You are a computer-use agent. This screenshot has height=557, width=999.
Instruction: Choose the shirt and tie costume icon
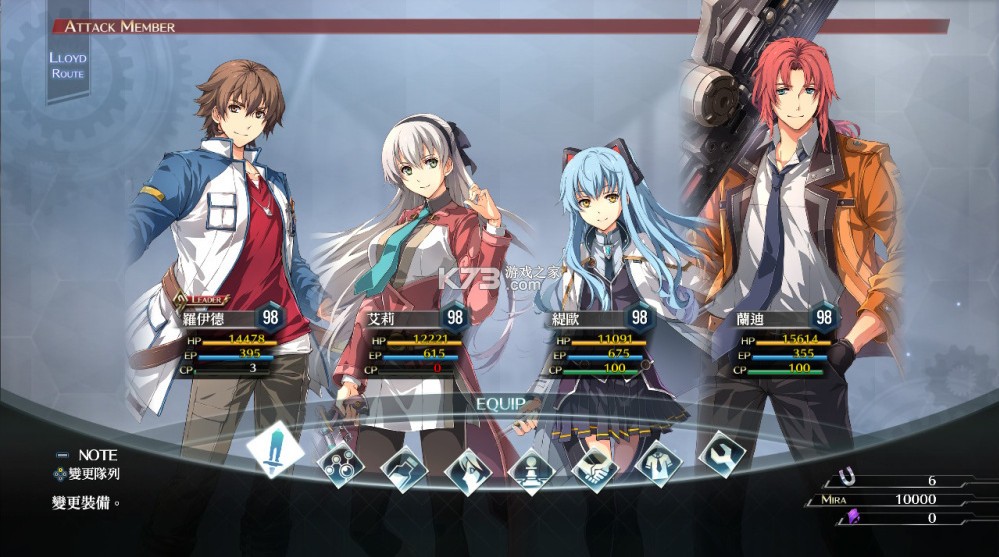659,463
